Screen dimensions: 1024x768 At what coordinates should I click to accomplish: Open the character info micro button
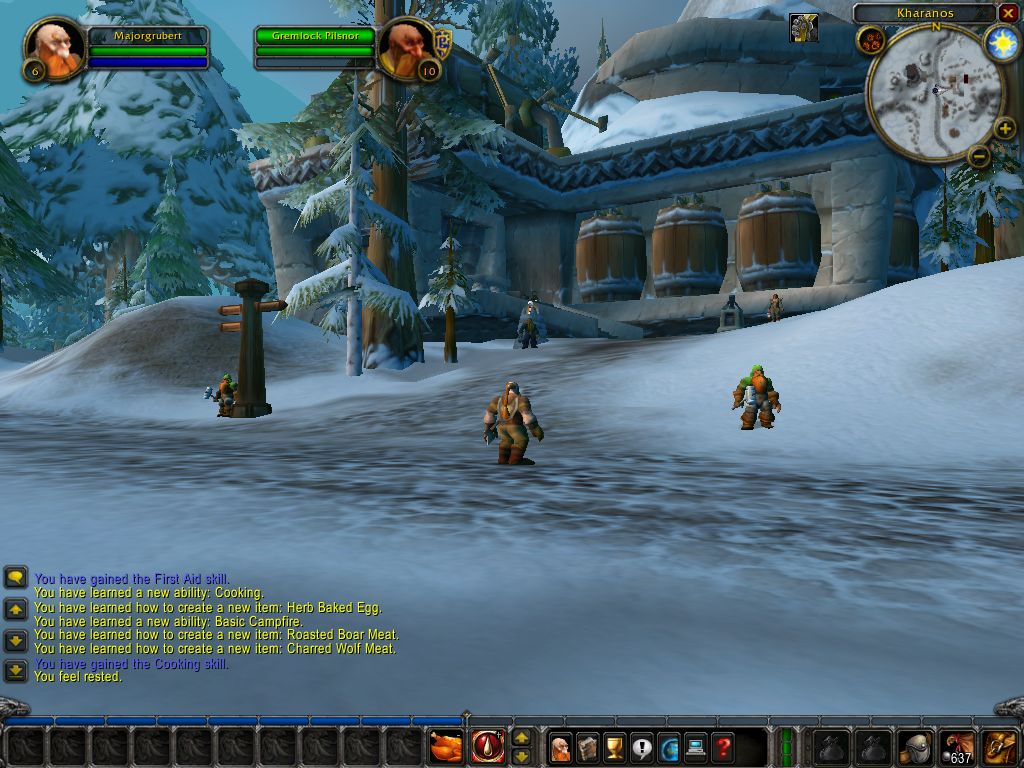(x=561, y=747)
